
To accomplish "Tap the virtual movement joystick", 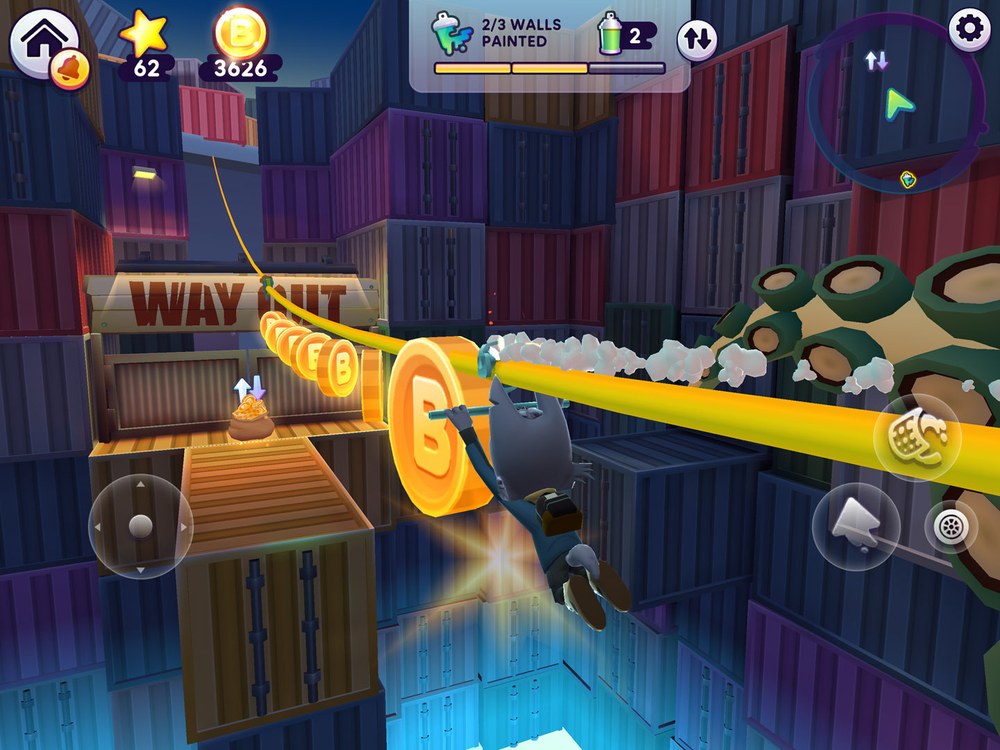I will pyautogui.click(x=141, y=525).
